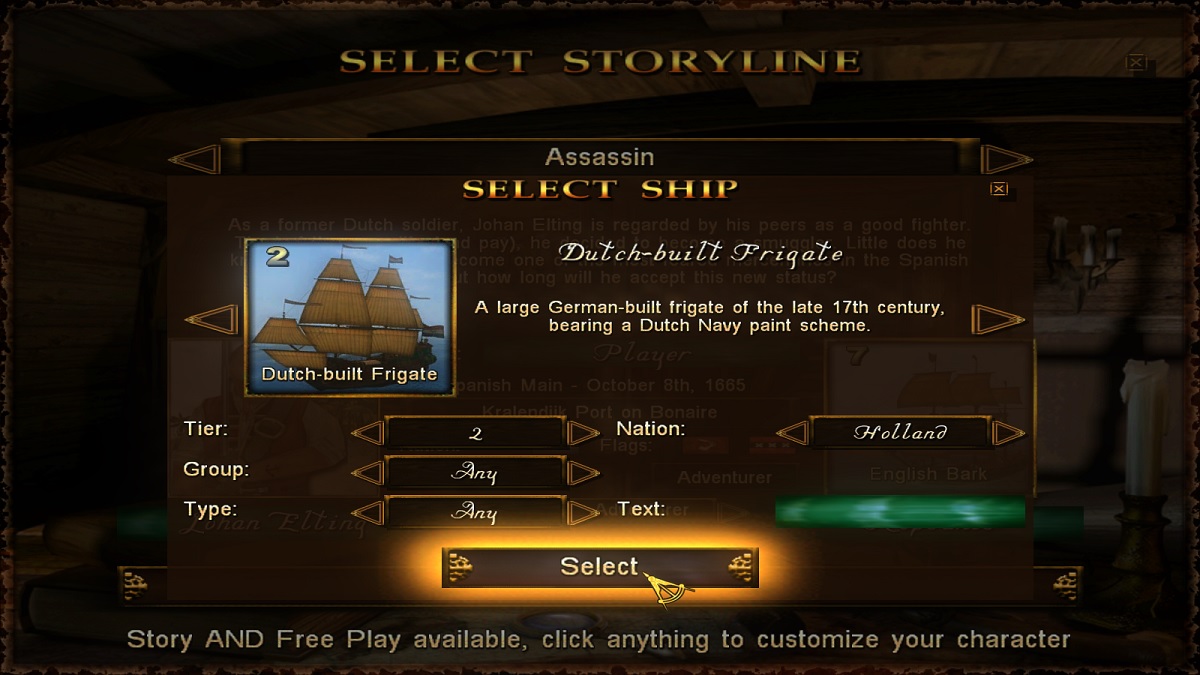The width and height of the screenshot is (1200, 675).
Task: Increase the Tier filter value
Action: click(x=583, y=433)
